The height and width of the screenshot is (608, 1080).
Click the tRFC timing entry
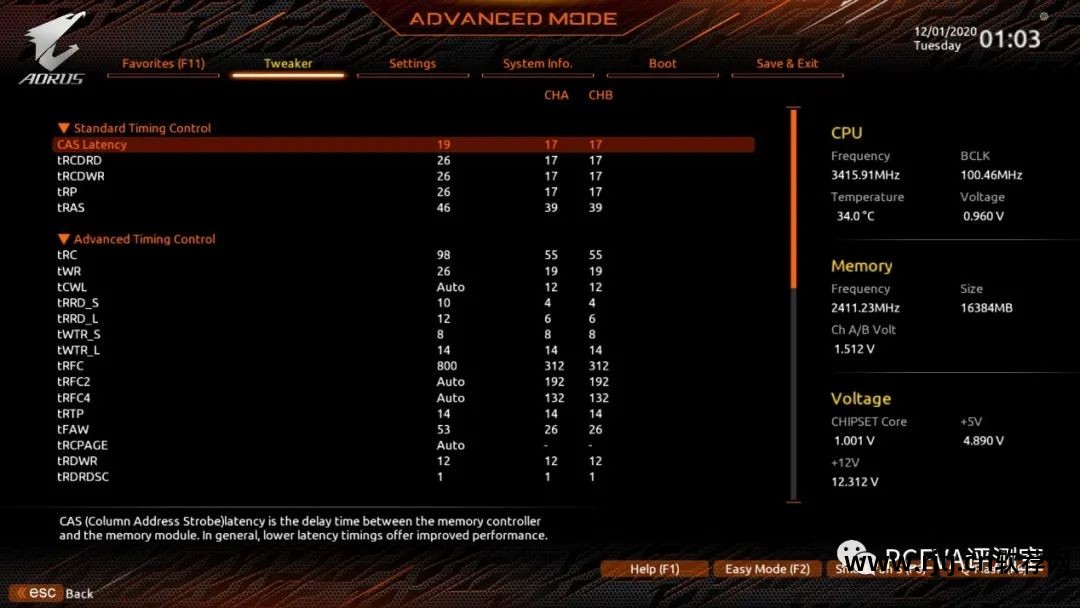point(71,366)
